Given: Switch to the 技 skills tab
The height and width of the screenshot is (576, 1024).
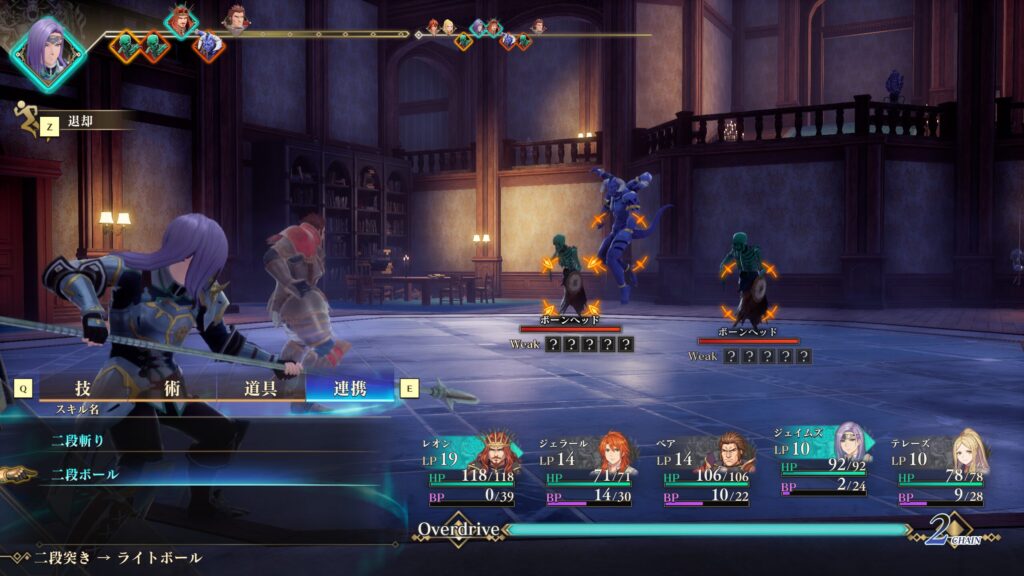Looking at the screenshot, I should point(84,388).
